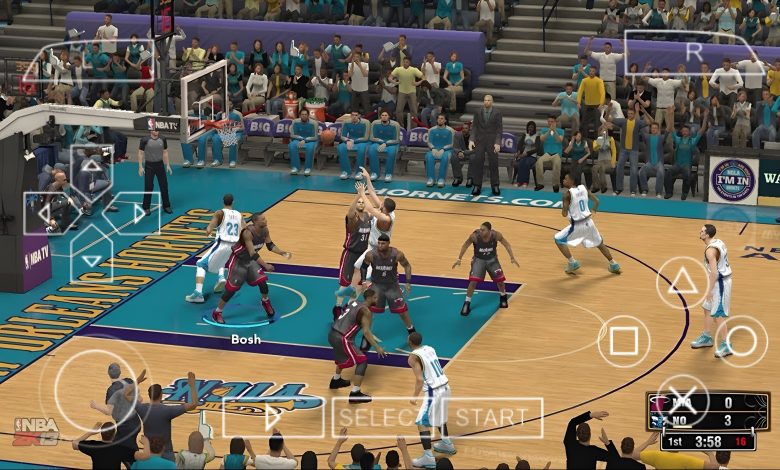The image size is (780, 470).
Task: Tap the square touch button
Action: click(x=623, y=341)
